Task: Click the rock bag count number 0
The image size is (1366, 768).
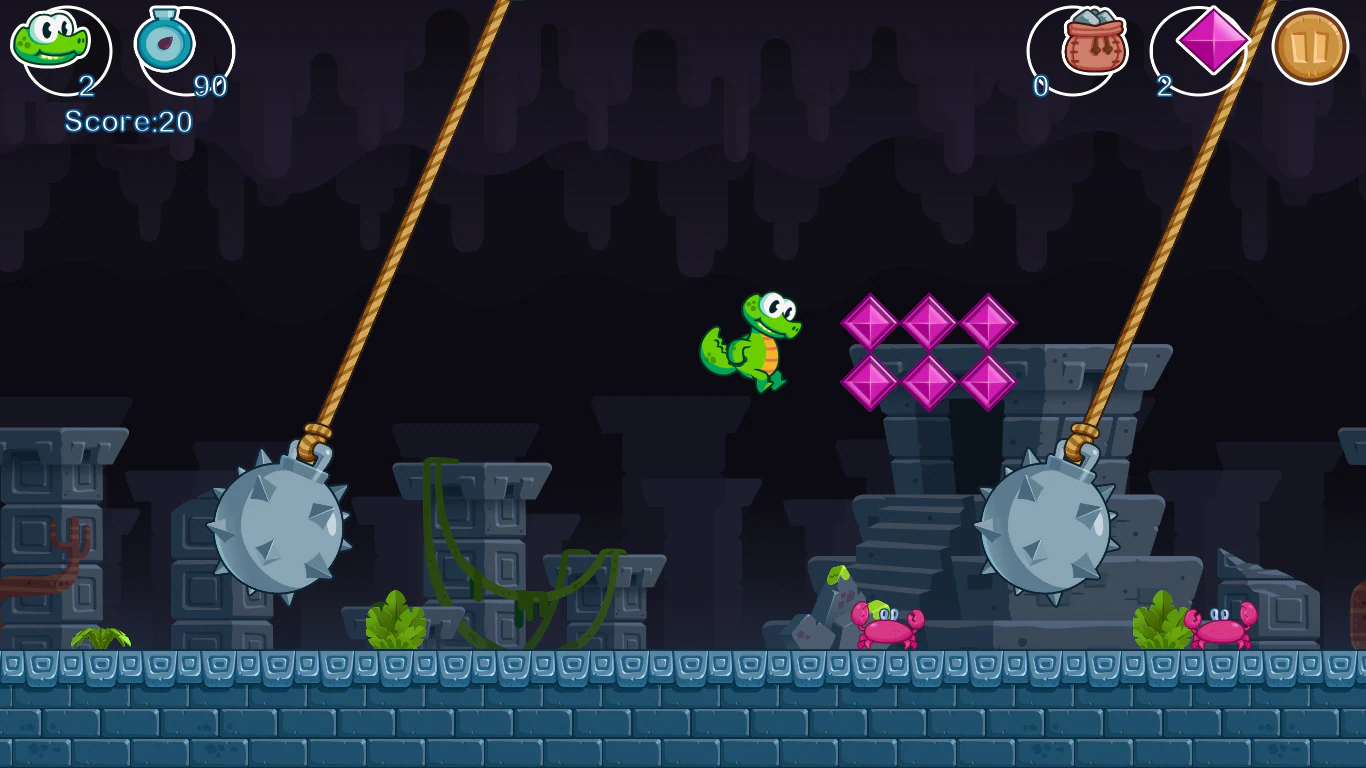Action: coord(1040,86)
